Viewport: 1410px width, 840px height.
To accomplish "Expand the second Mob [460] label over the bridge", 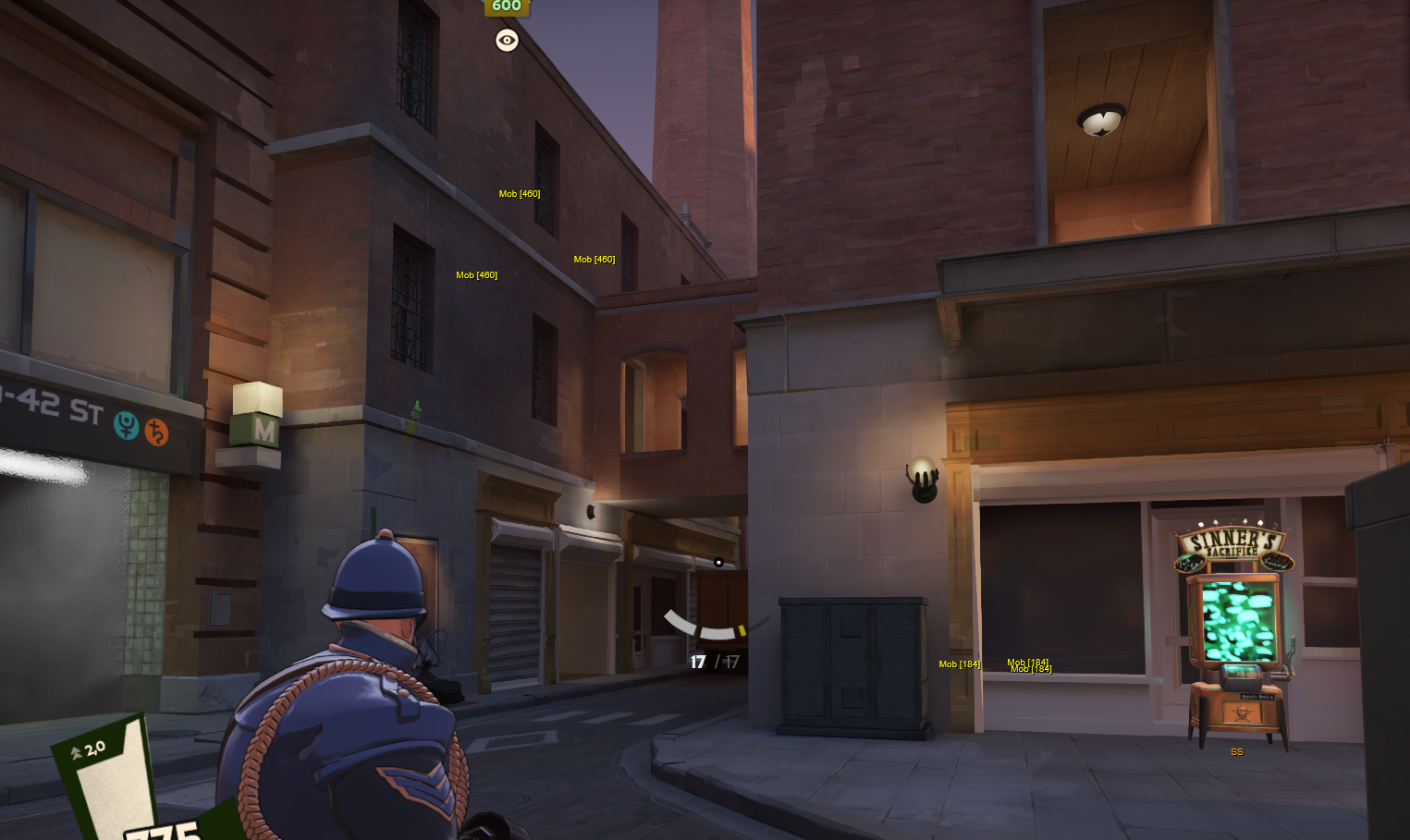I will [595, 259].
